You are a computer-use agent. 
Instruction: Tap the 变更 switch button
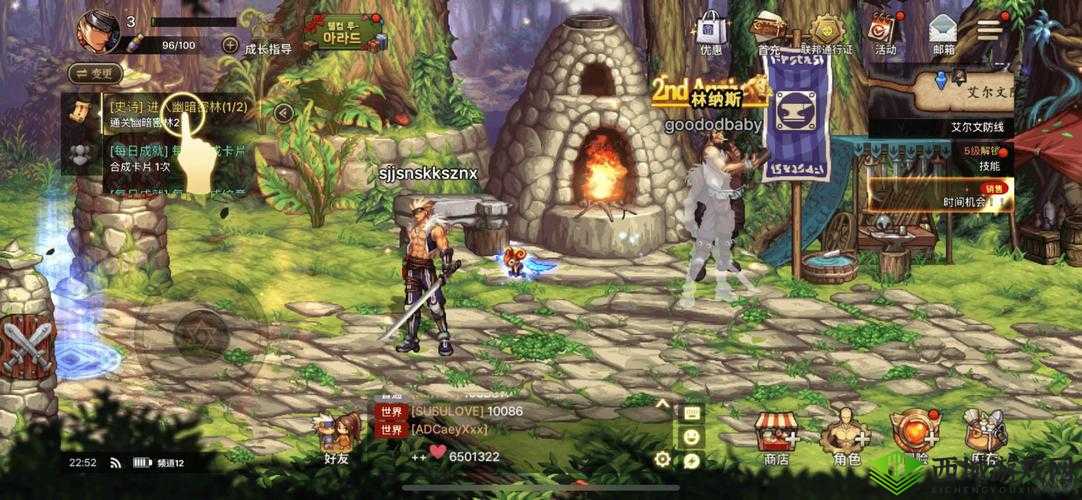95,73
